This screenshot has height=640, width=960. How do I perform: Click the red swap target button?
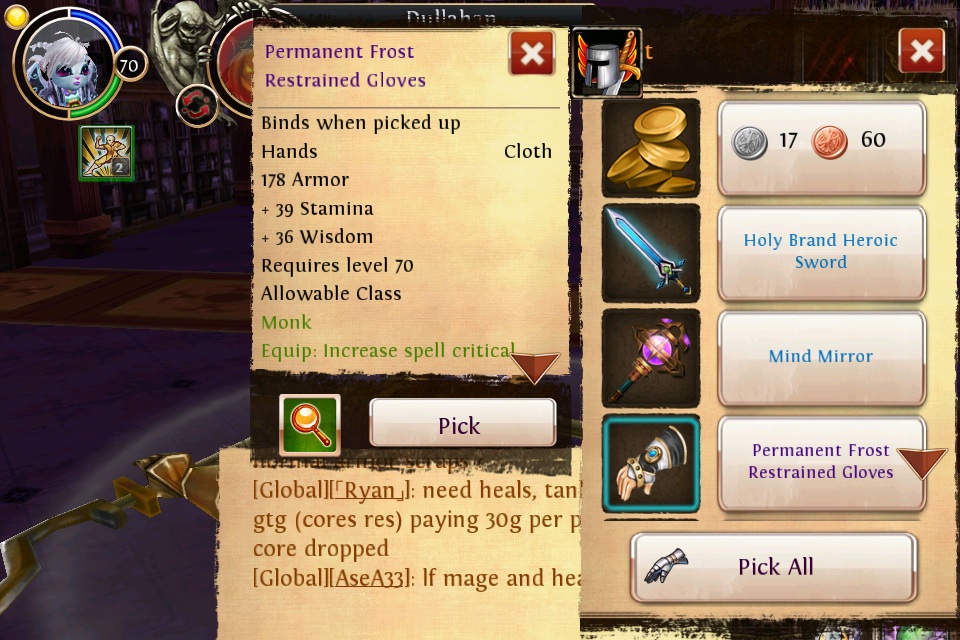[x=197, y=105]
